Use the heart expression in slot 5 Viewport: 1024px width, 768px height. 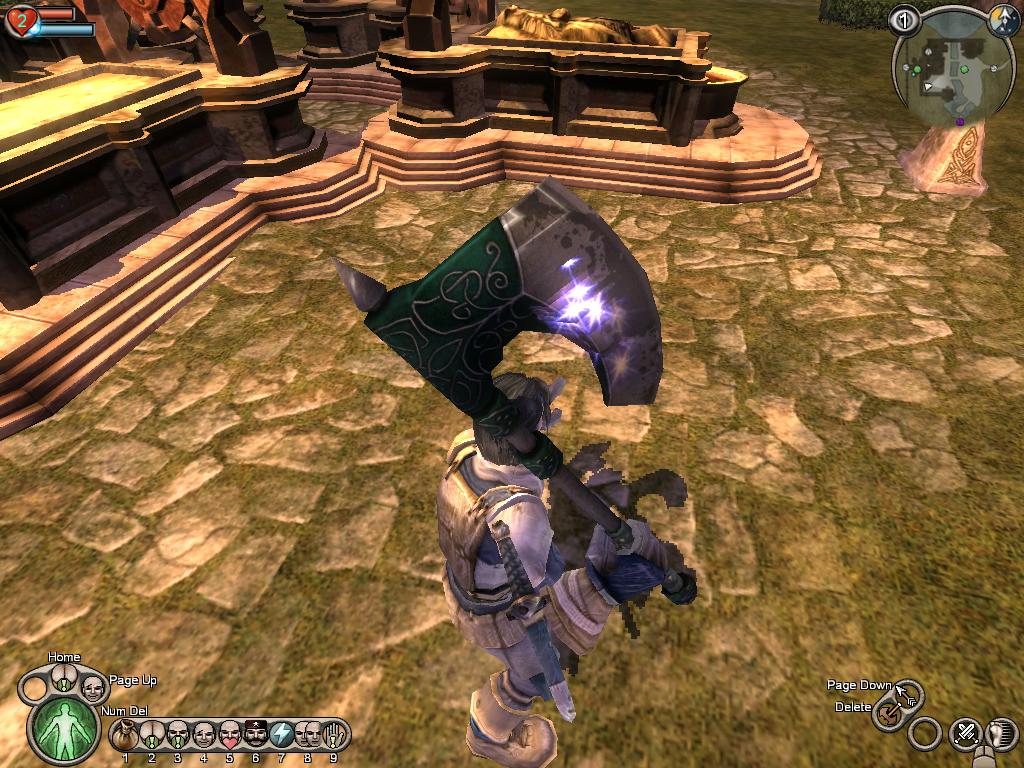pyautogui.click(x=229, y=735)
